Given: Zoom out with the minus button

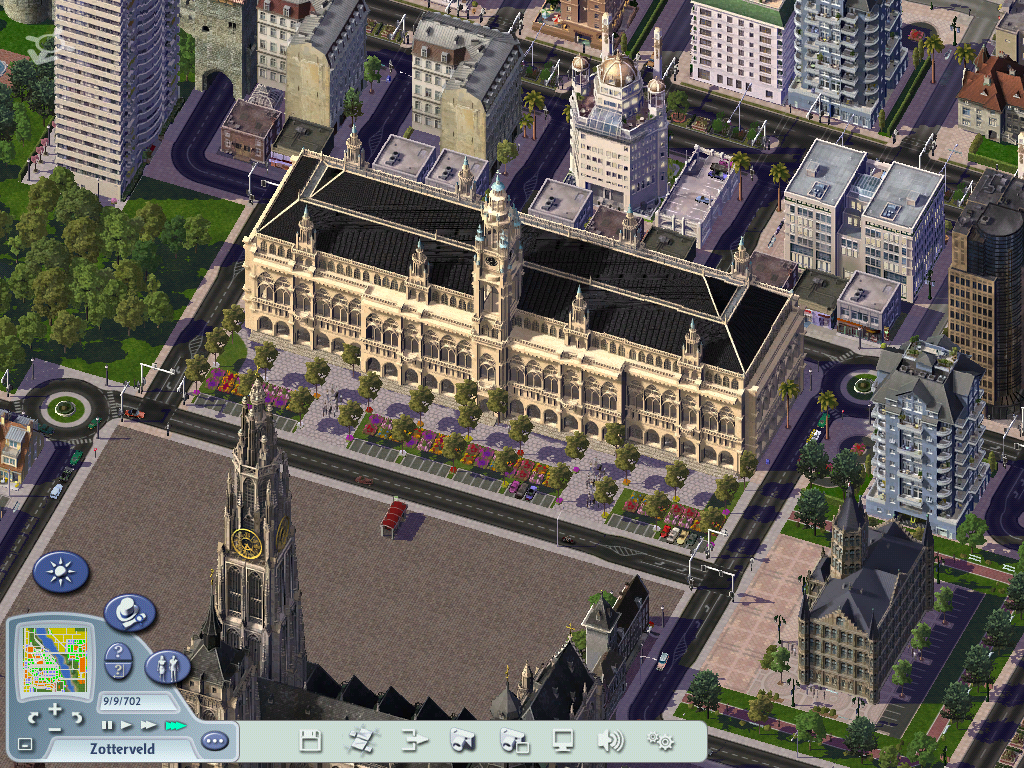Looking at the screenshot, I should [x=55, y=727].
